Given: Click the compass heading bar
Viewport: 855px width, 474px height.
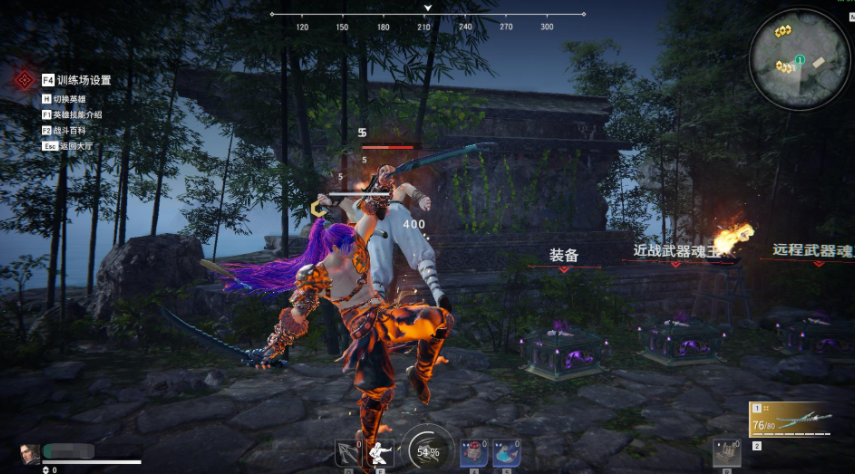Looking at the screenshot, I should tap(428, 15).
